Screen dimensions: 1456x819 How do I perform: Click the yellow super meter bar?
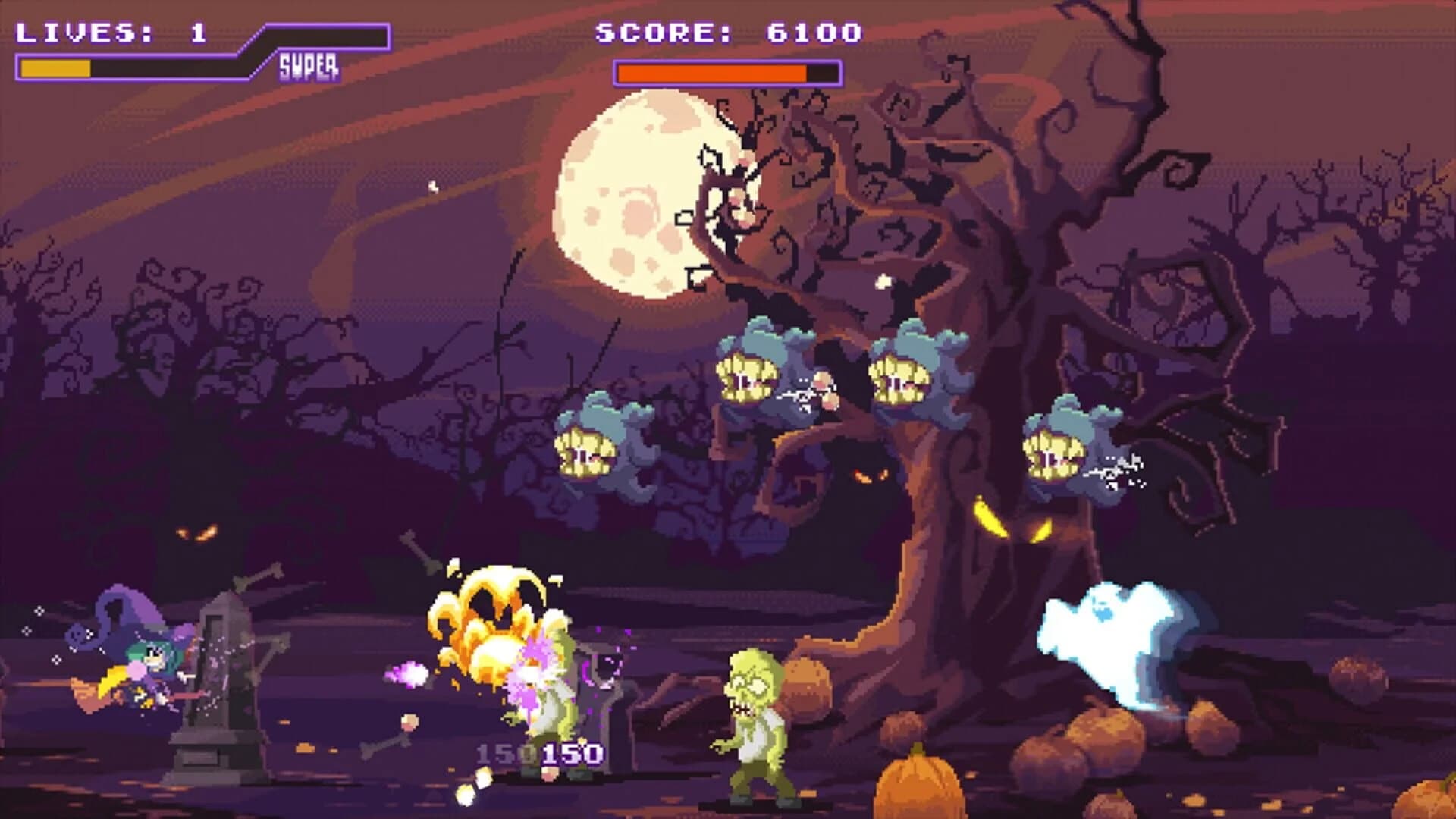click(57, 68)
